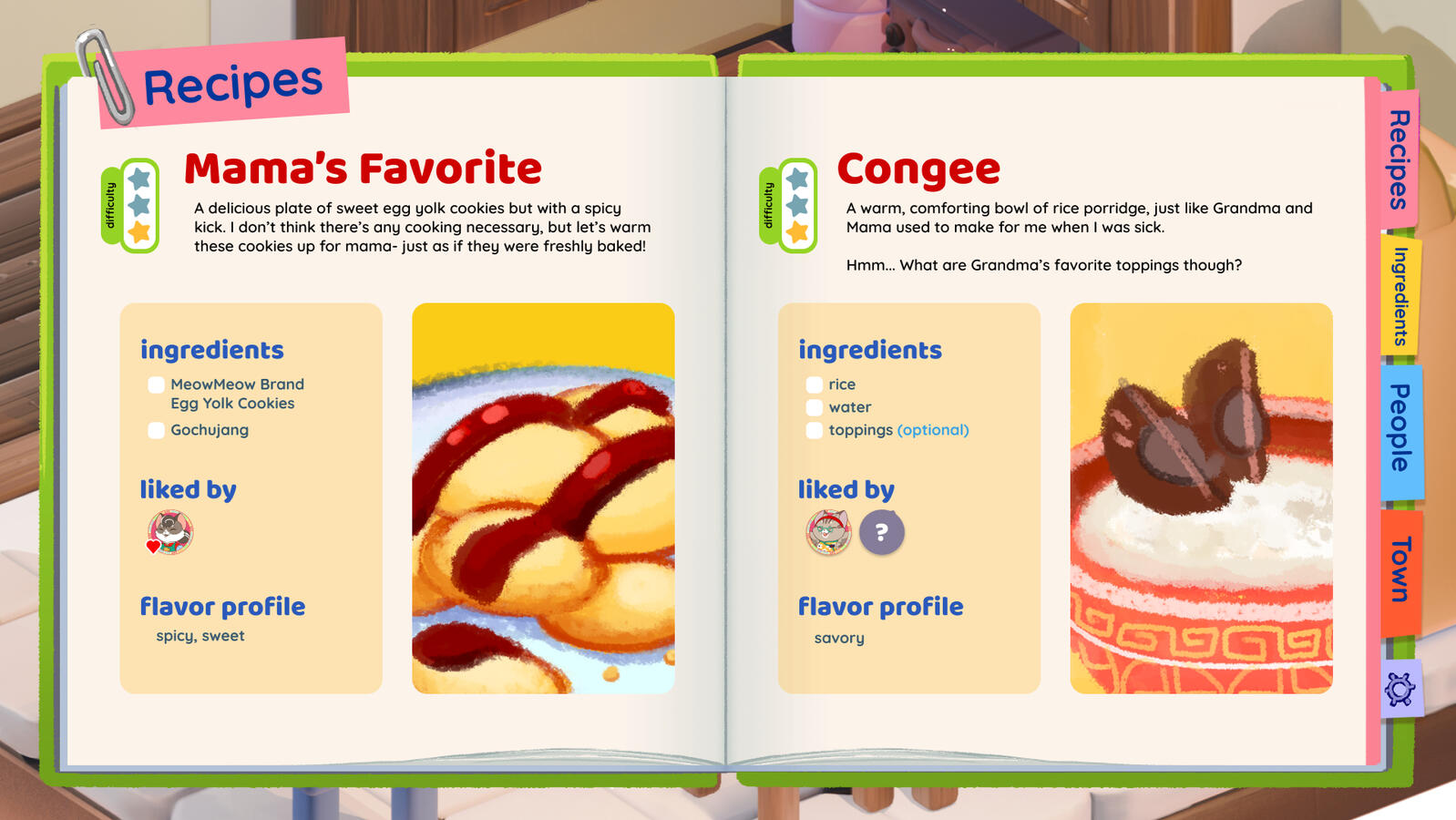Check the water ingredient box
The height and width of the screenshot is (820, 1456).
815,407
